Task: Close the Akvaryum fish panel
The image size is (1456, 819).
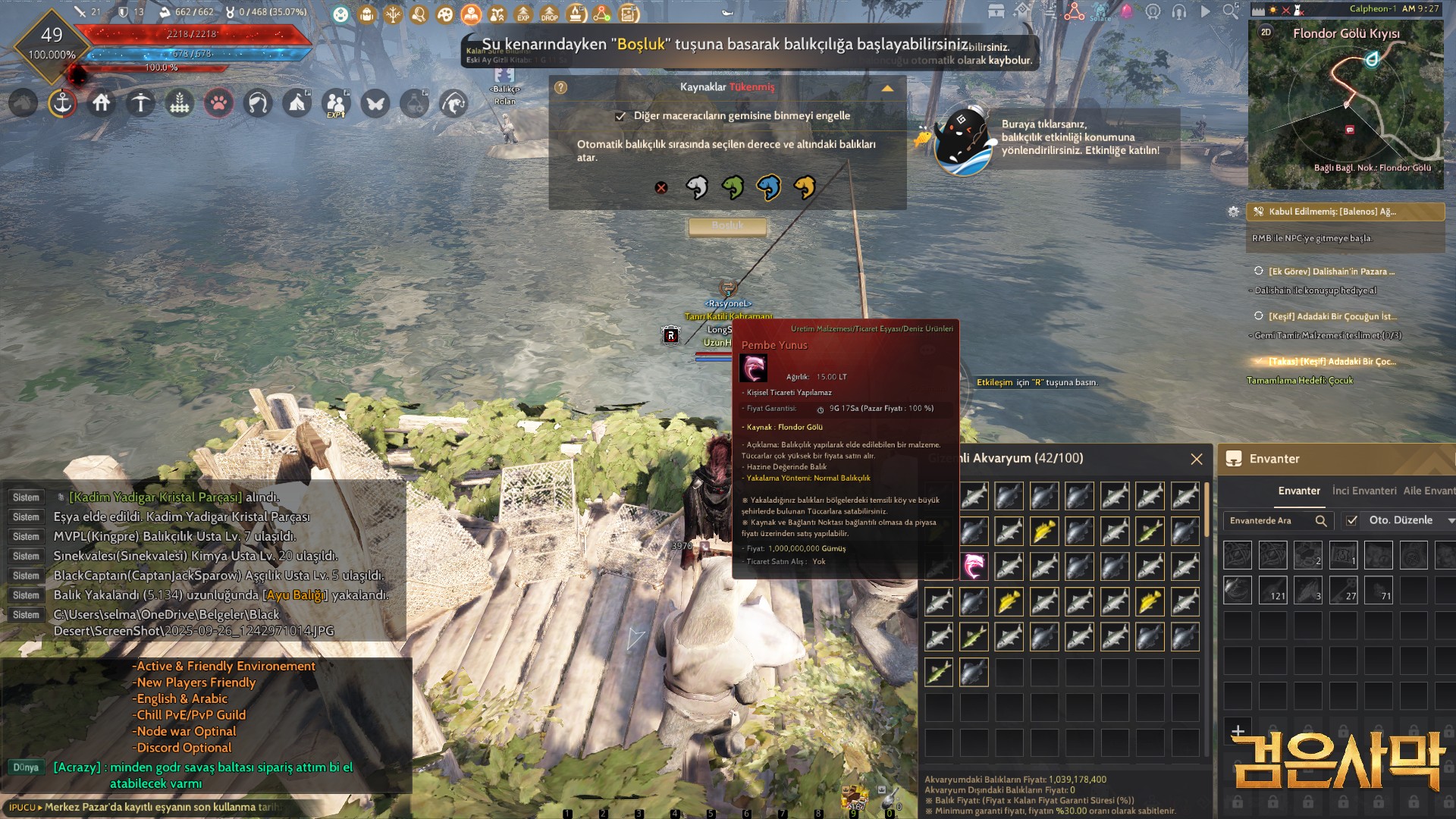Action: (1197, 459)
